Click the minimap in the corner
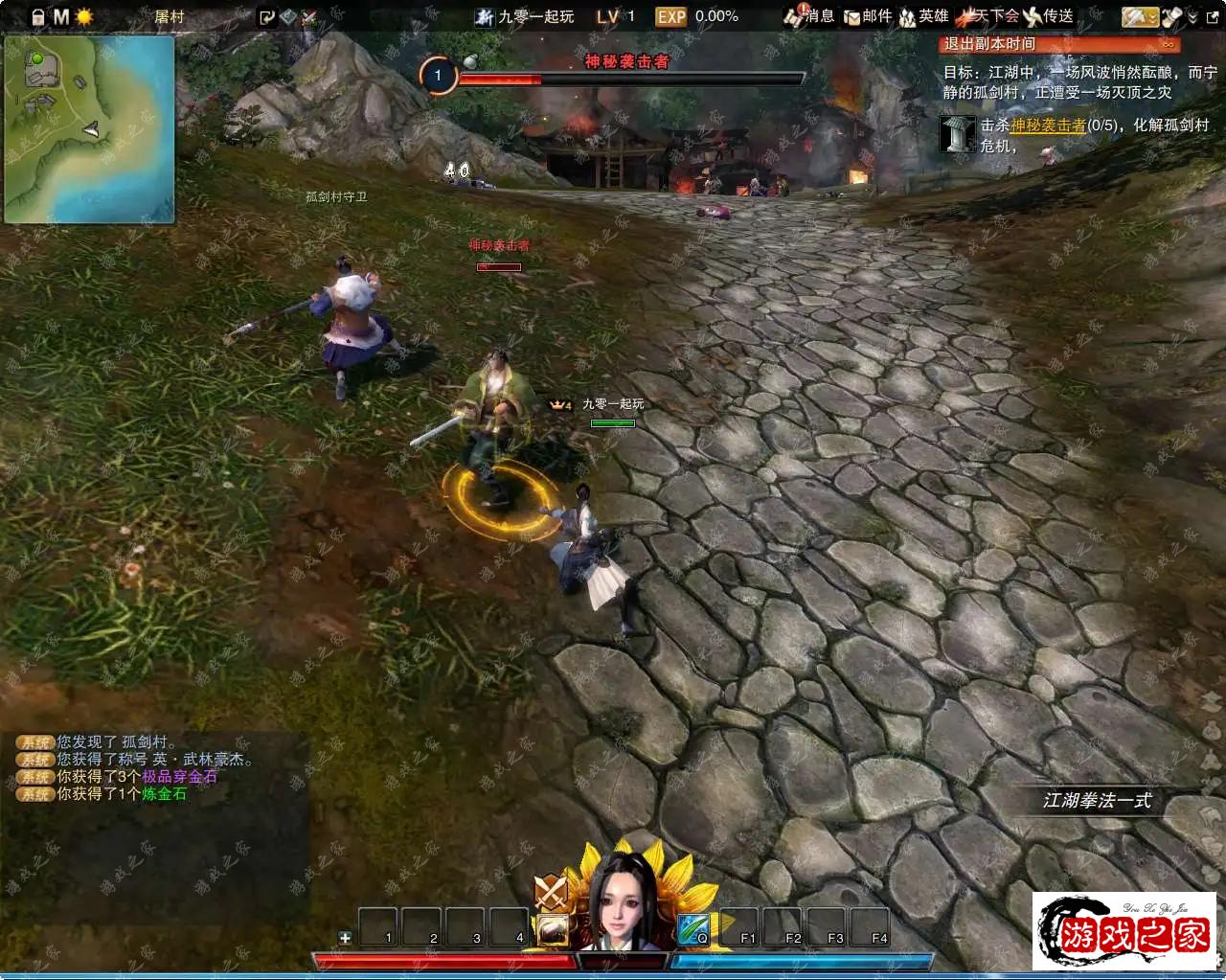 click(89, 128)
